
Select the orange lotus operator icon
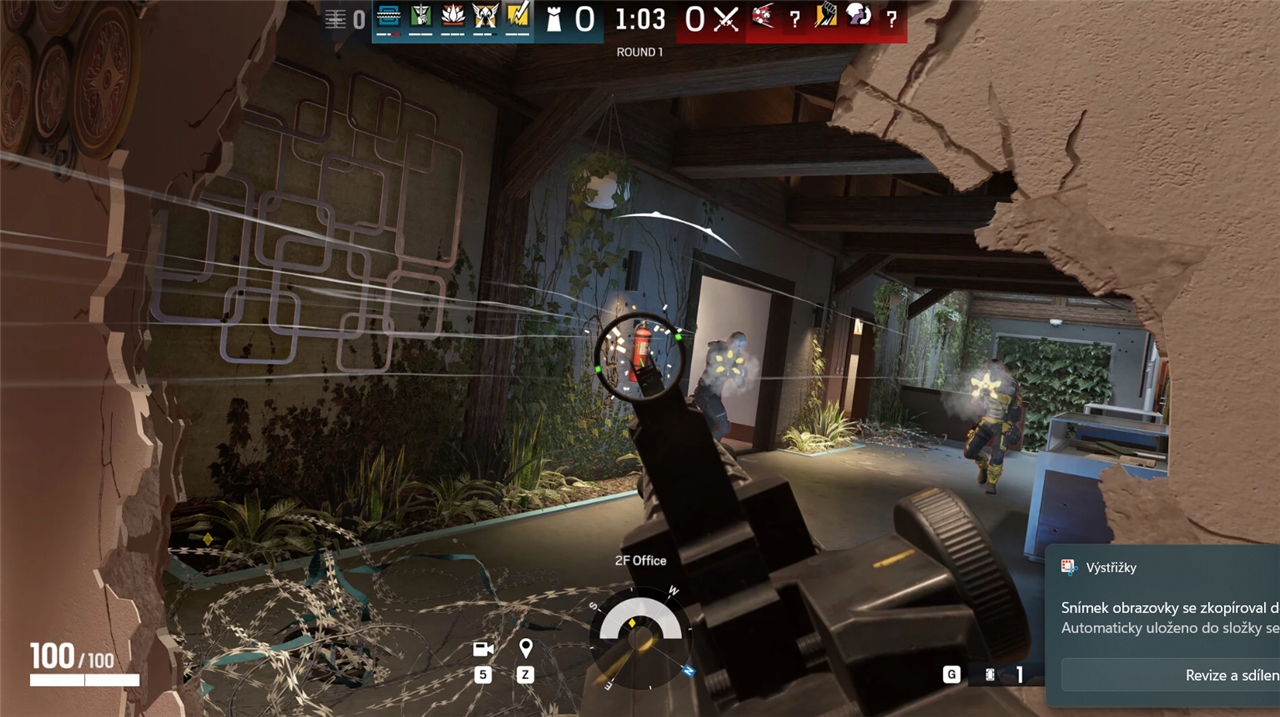click(x=454, y=16)
